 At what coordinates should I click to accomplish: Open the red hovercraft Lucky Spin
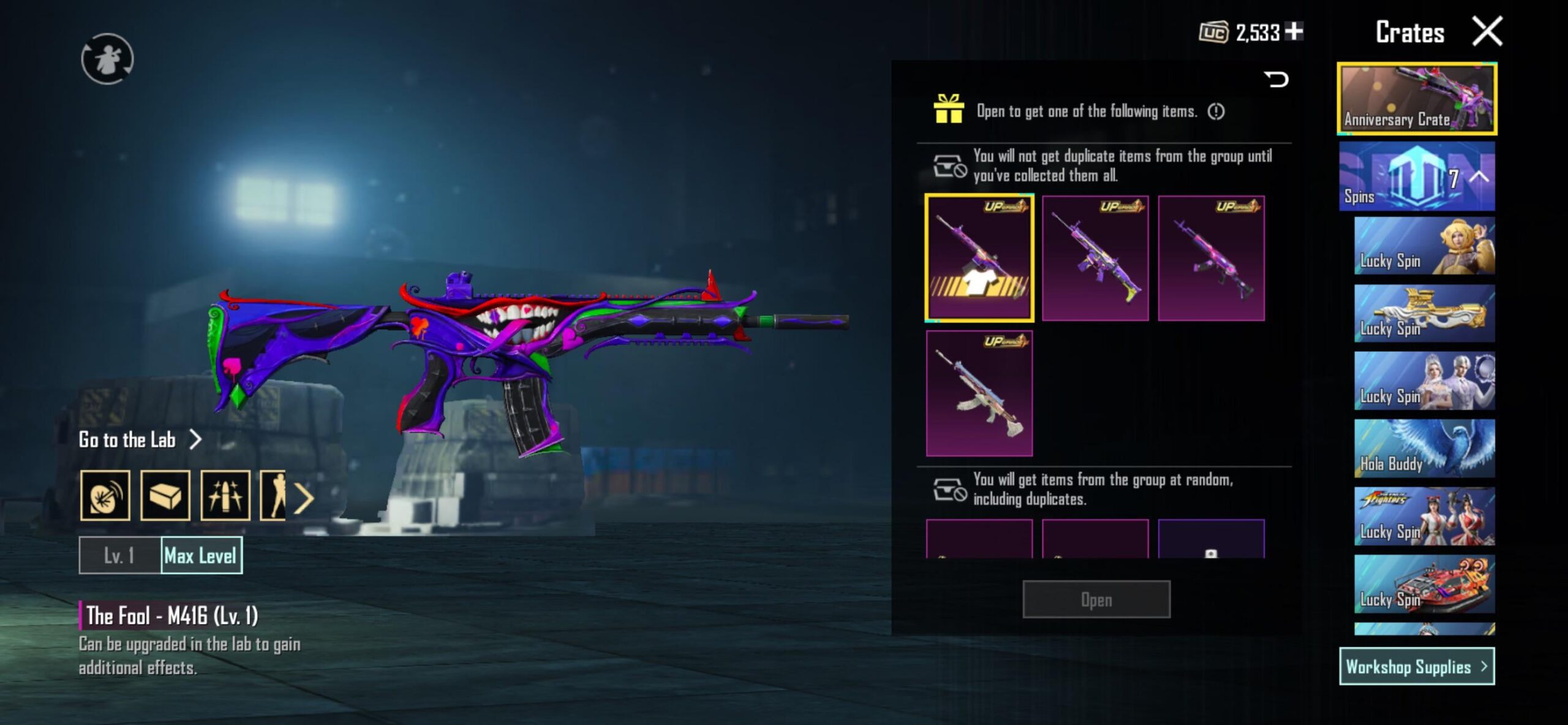[1424, 584]
